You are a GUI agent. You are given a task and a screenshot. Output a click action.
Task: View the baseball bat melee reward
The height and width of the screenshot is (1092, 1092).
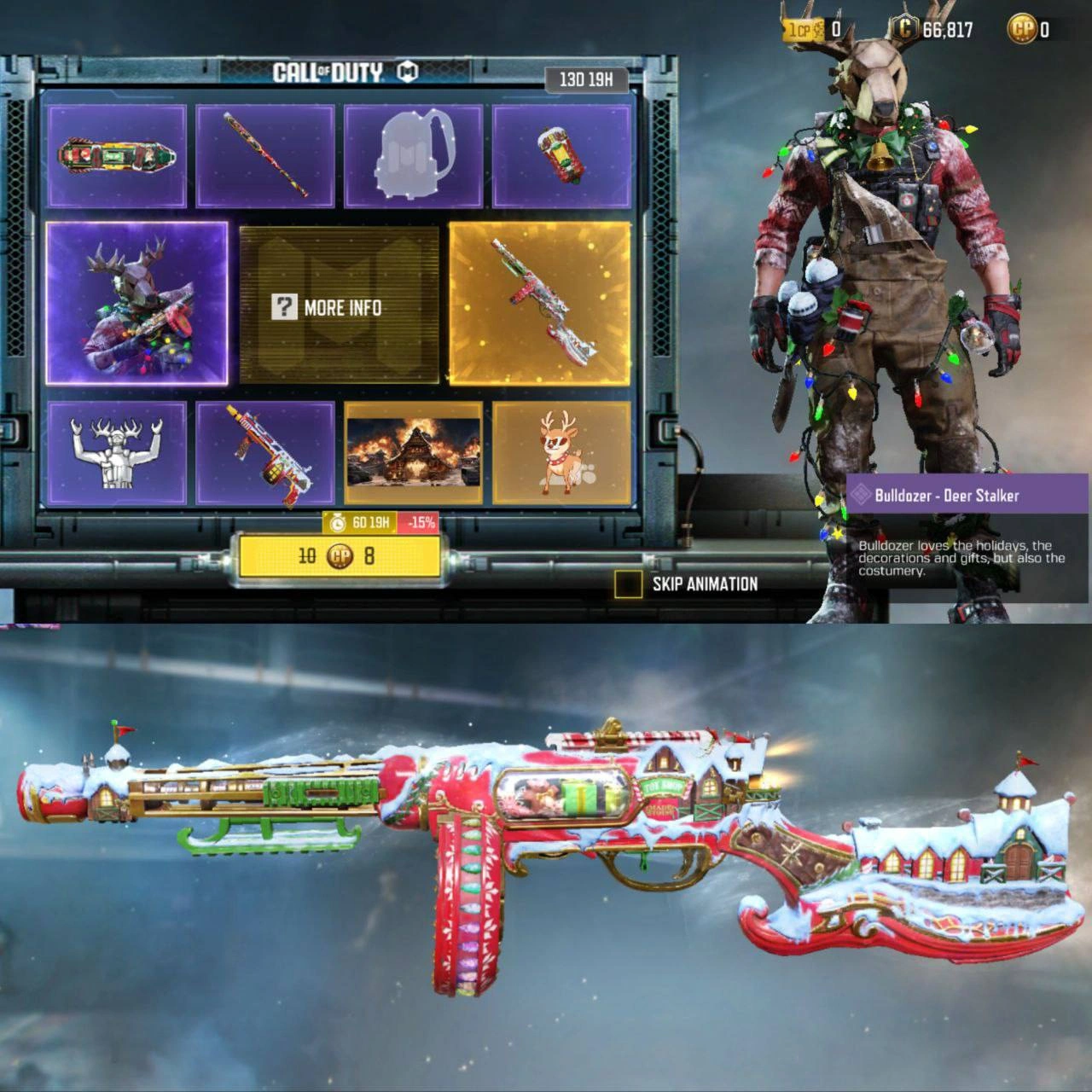click(x=265, y=156)
